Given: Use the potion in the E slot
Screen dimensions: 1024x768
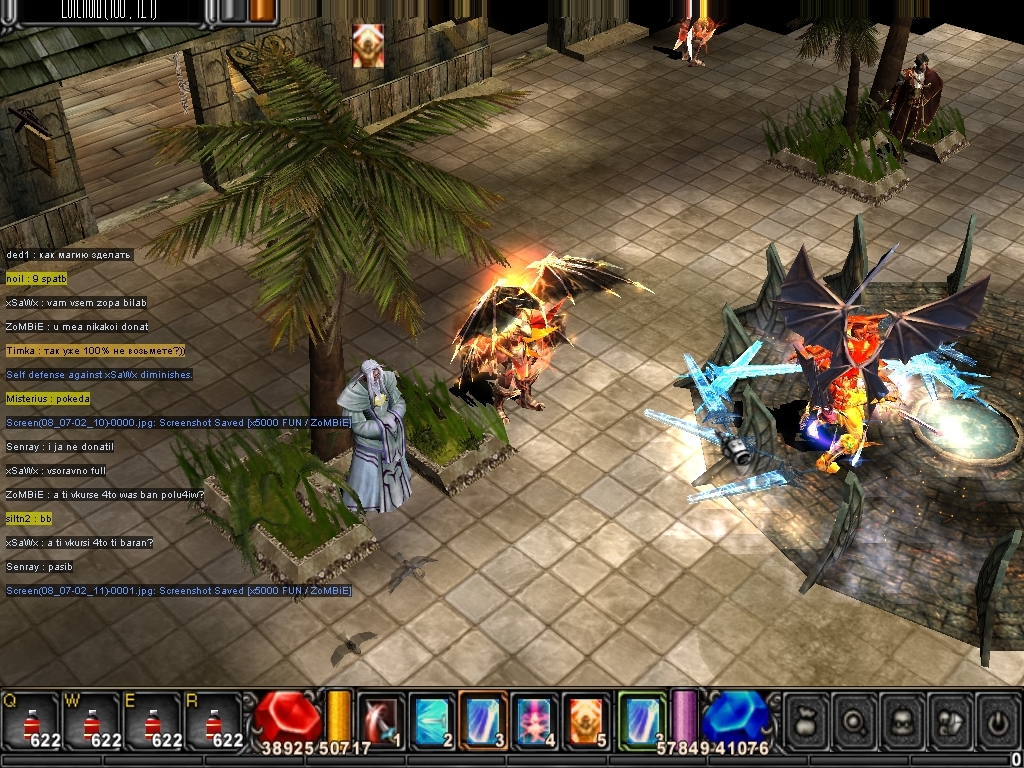Looking at the screenshot, I should tap(152, 721).
